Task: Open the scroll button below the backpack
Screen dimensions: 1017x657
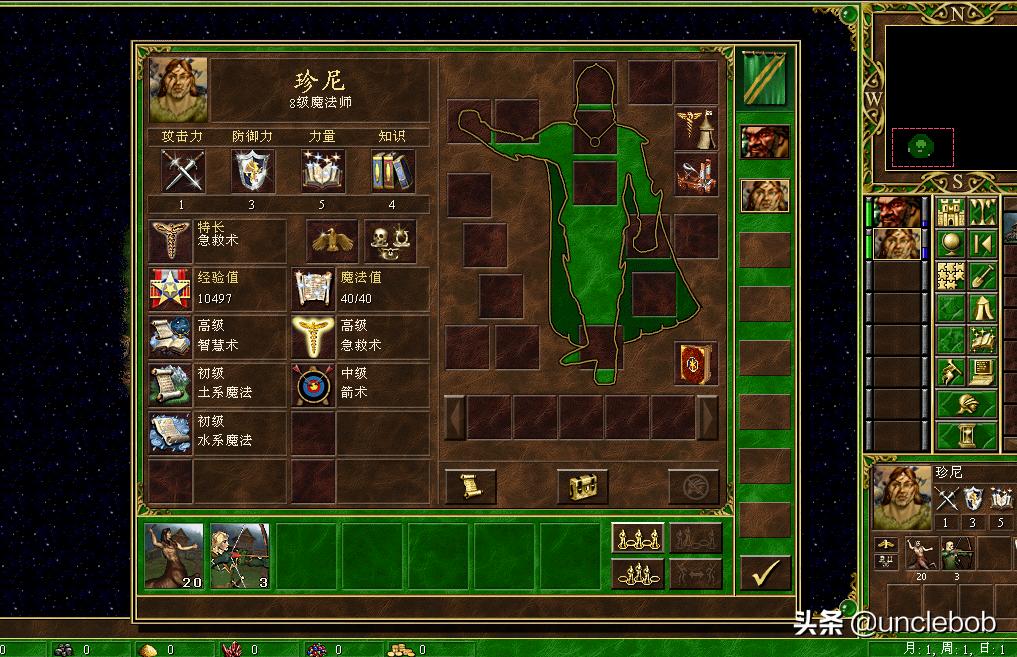Action: tap(470, 486)
